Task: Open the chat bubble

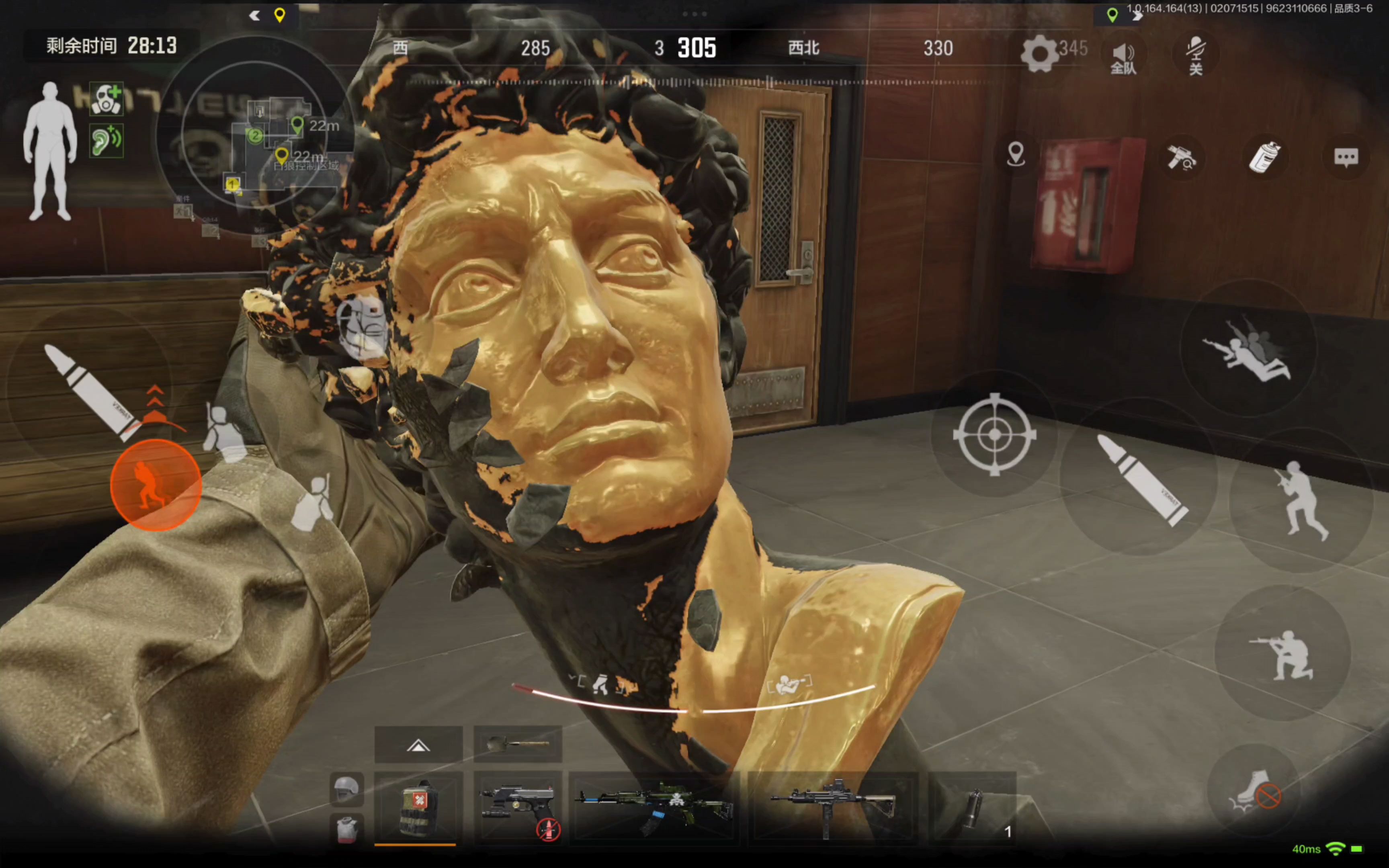Action: (x=1346, y=157)
